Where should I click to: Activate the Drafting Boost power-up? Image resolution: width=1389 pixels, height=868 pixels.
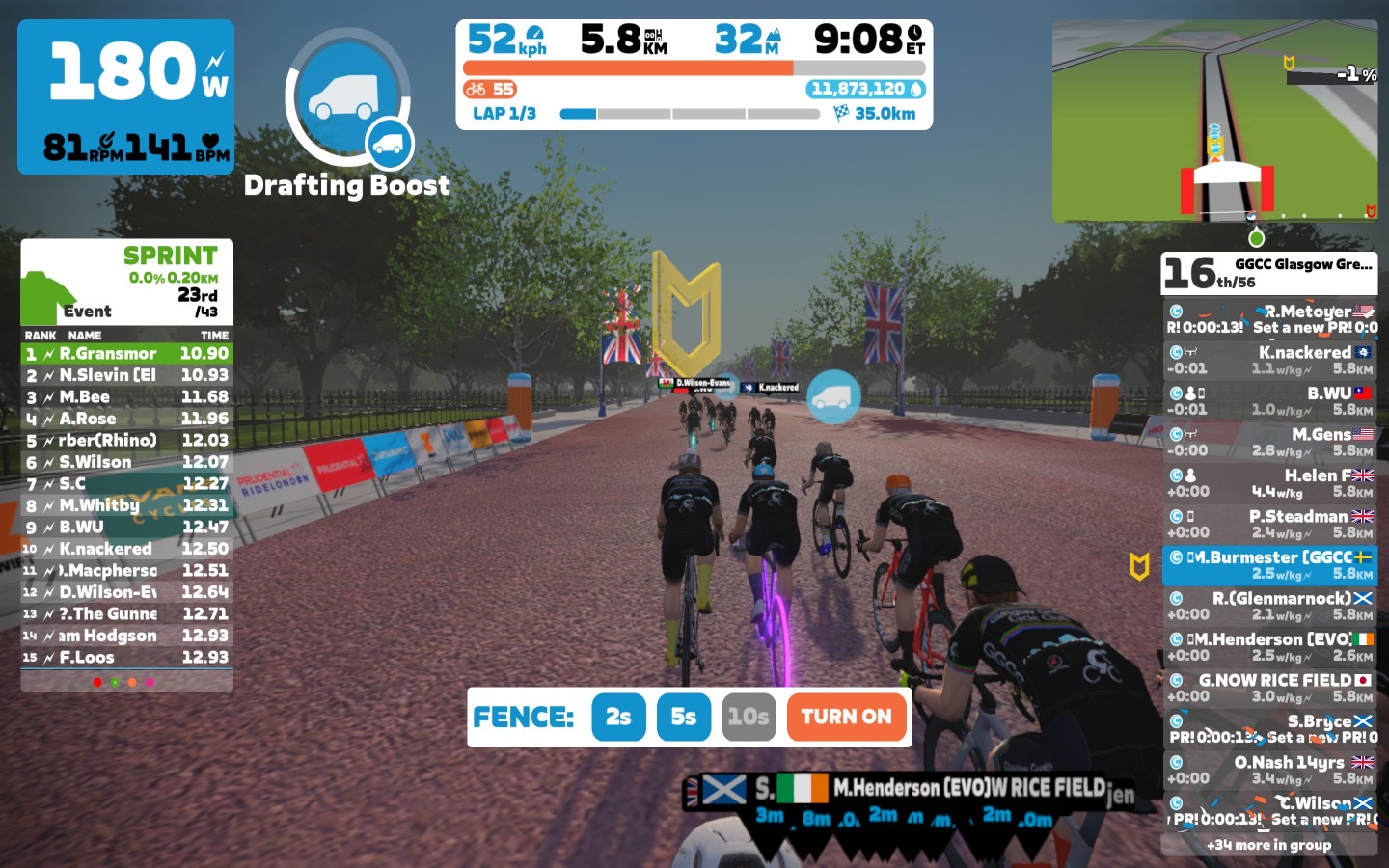[349, 97]
